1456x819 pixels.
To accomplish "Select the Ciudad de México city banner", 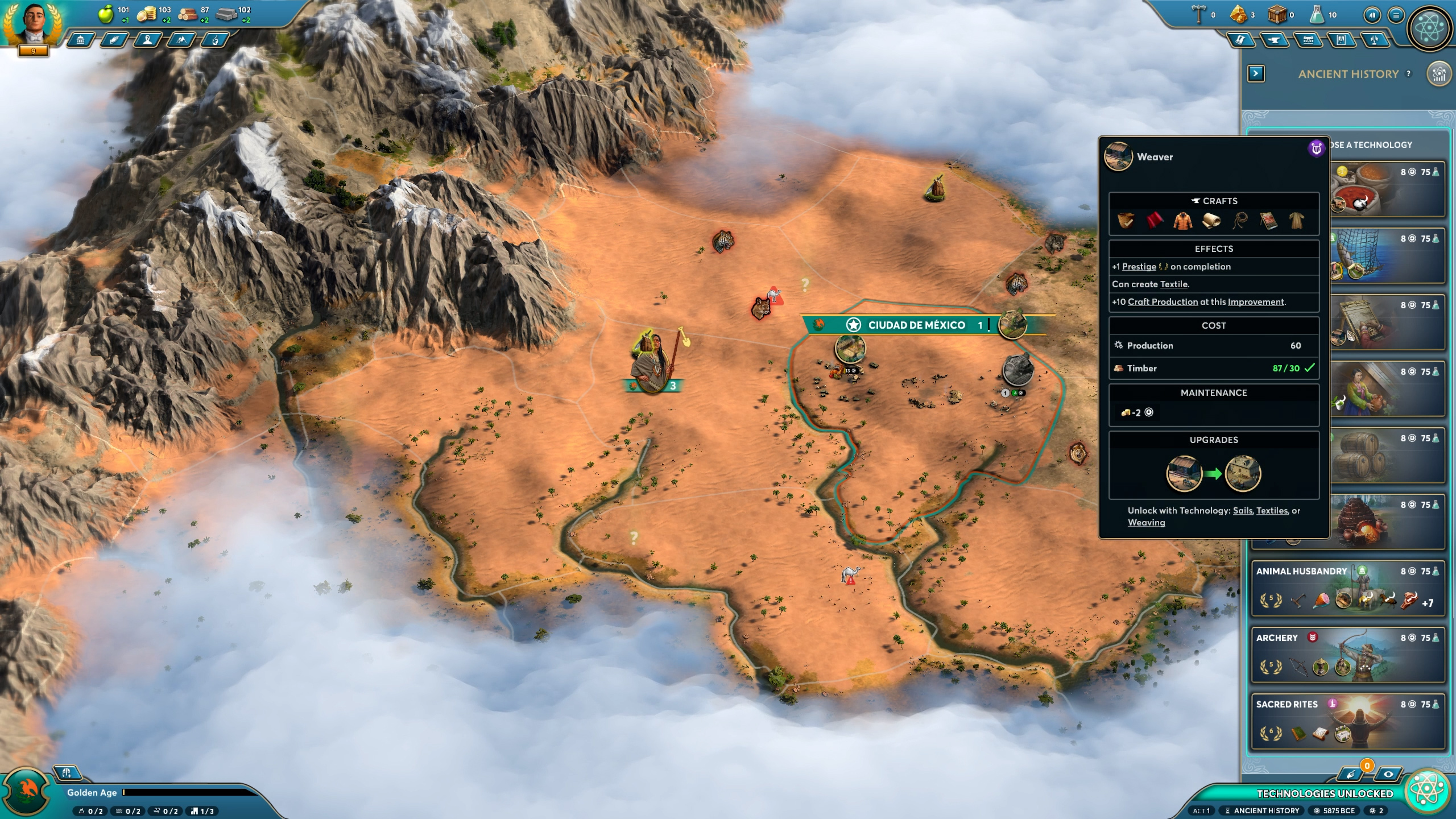I will coord(916,325).
